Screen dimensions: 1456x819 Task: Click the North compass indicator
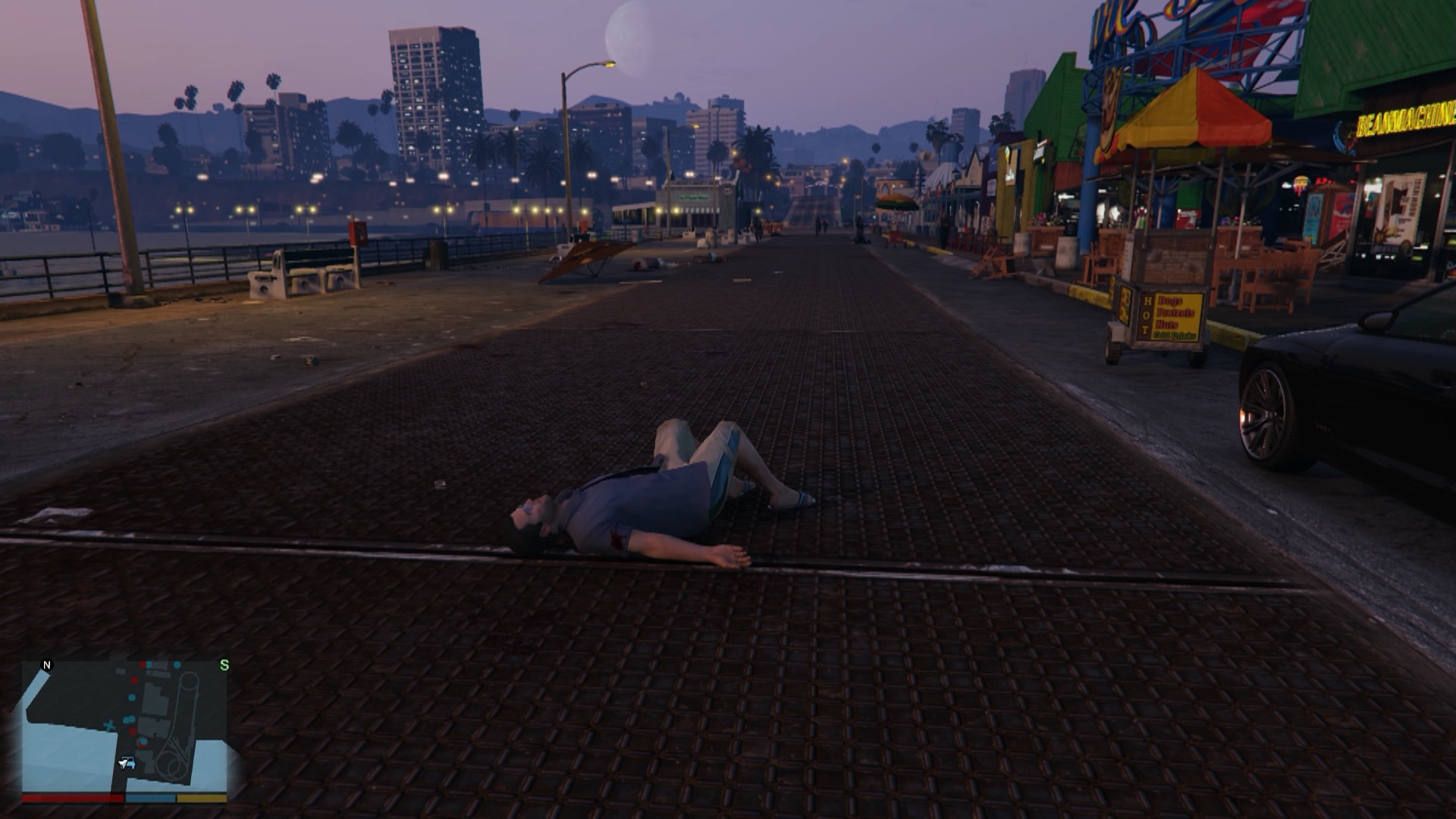click(x=47, y=665)
